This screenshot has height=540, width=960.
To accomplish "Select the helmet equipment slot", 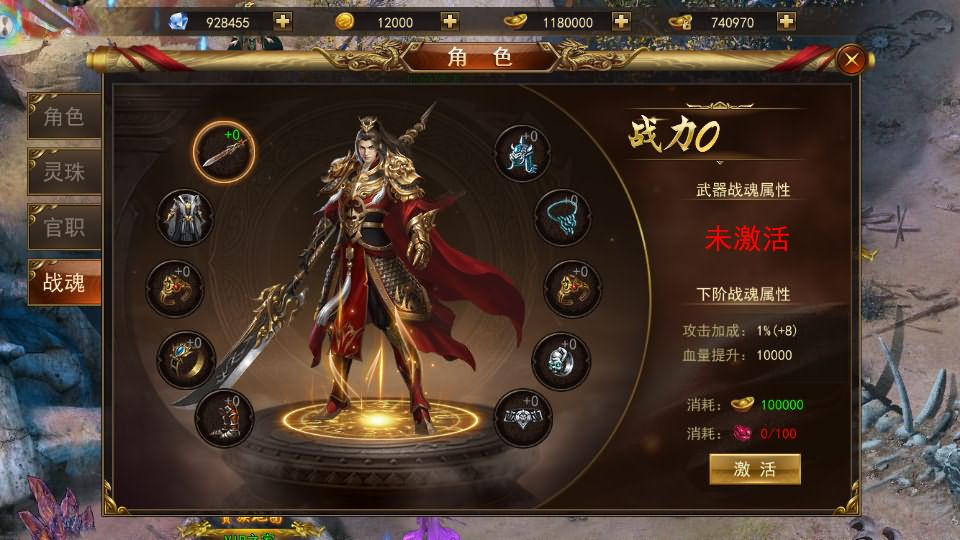I will click(x=523, y=153).
